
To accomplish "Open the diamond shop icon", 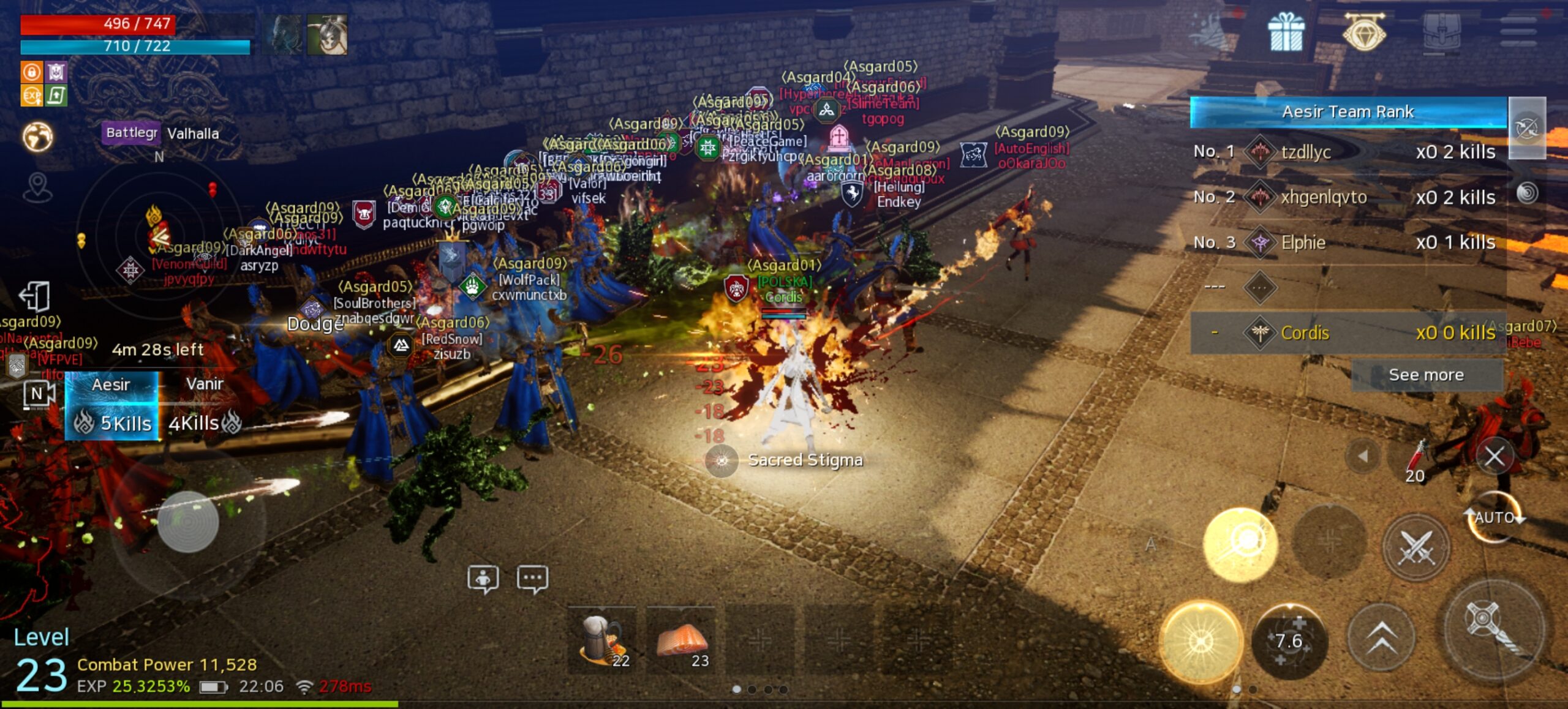I will click(x=1364, y=32).
